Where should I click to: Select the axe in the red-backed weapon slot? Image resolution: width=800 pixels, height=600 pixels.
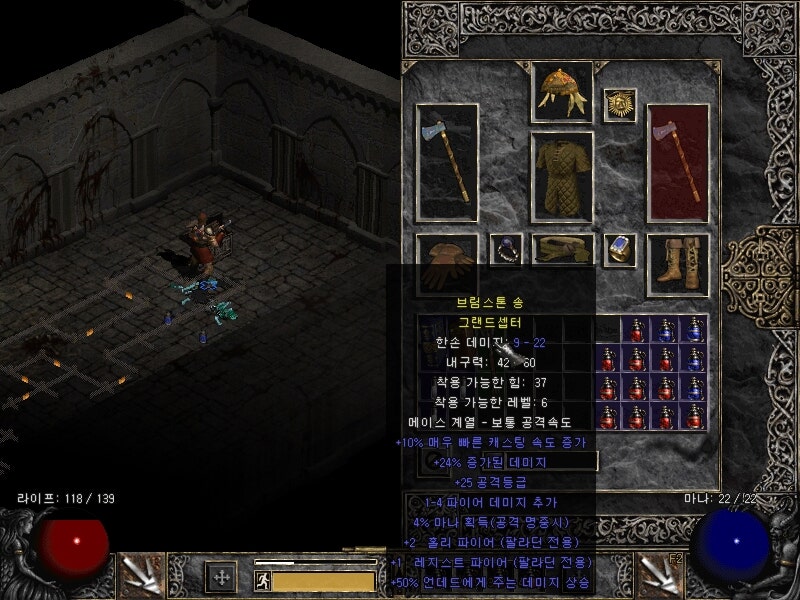[x=677, y=161]
